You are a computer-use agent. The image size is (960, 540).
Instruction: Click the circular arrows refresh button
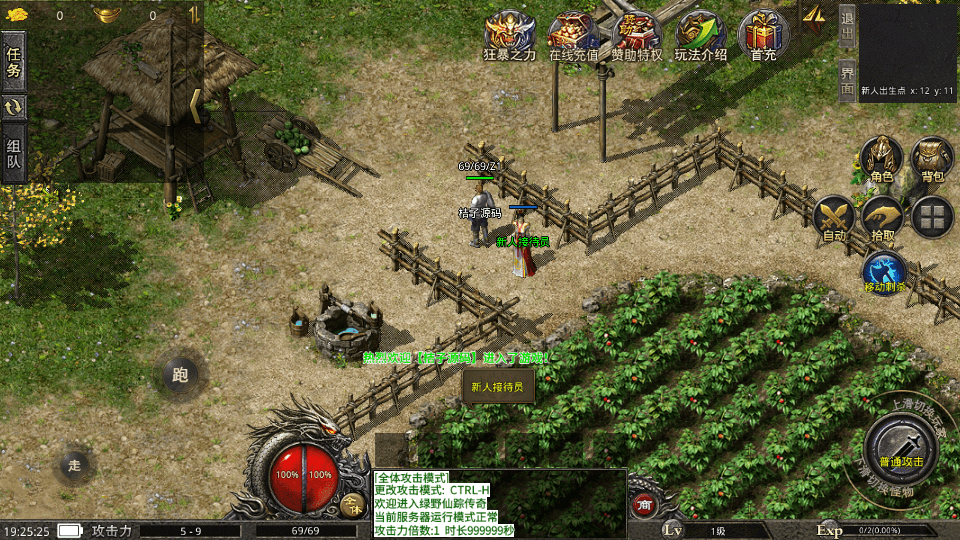14,107
